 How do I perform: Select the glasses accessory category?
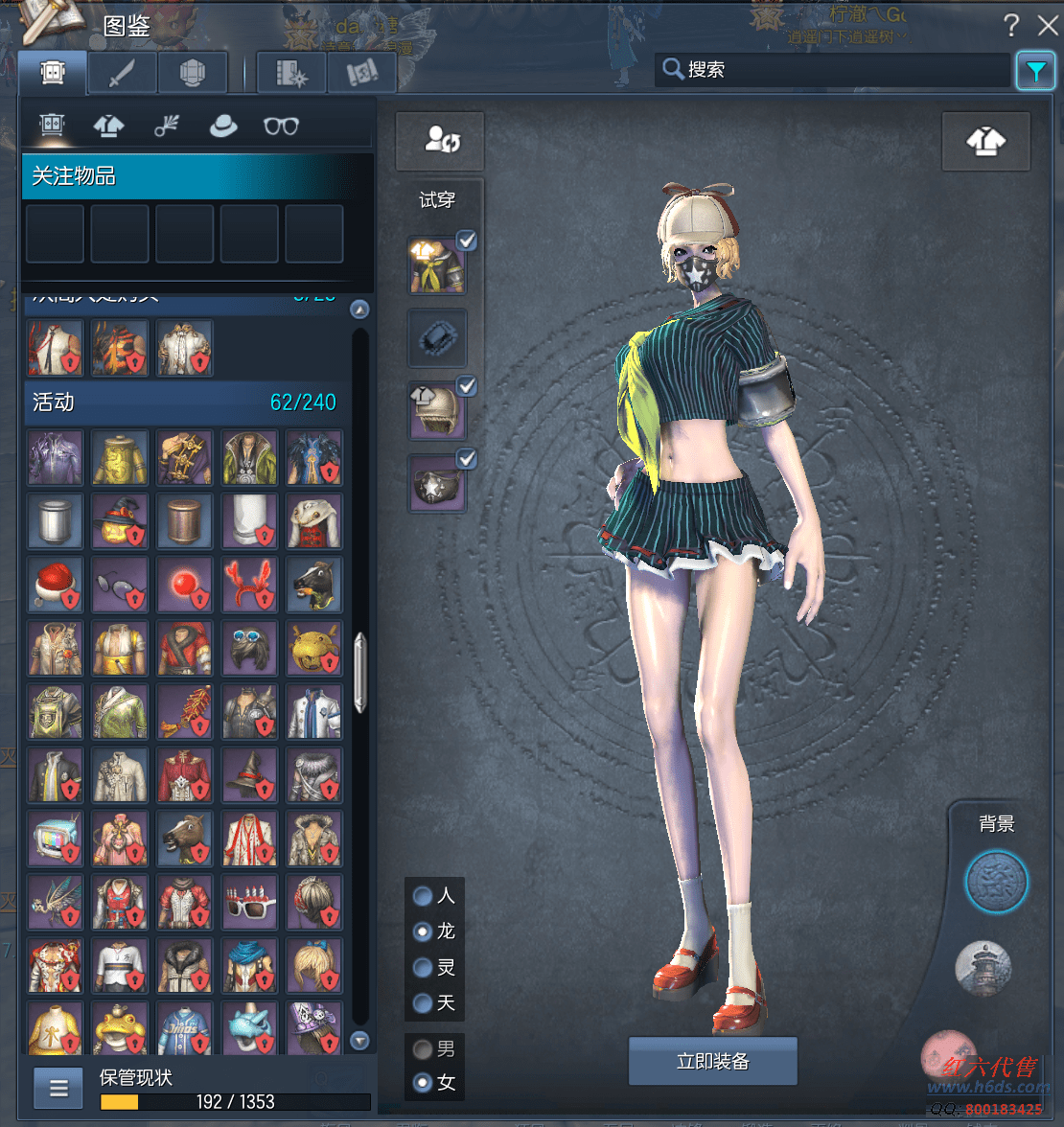pyautogui.click(x=281, y=126)
